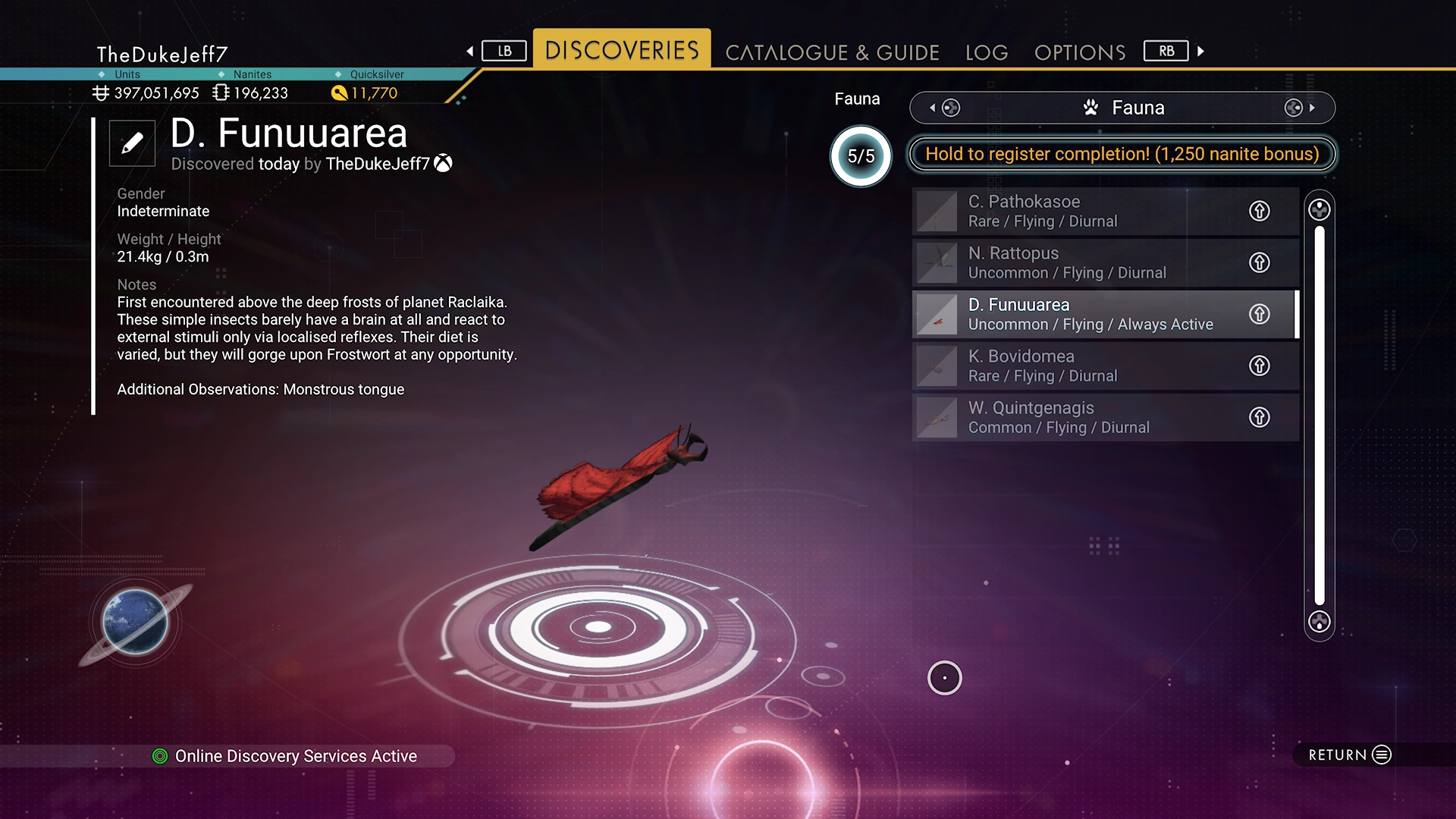
Task: Register completion for the nanite bonus
Action: point(1122,154)
